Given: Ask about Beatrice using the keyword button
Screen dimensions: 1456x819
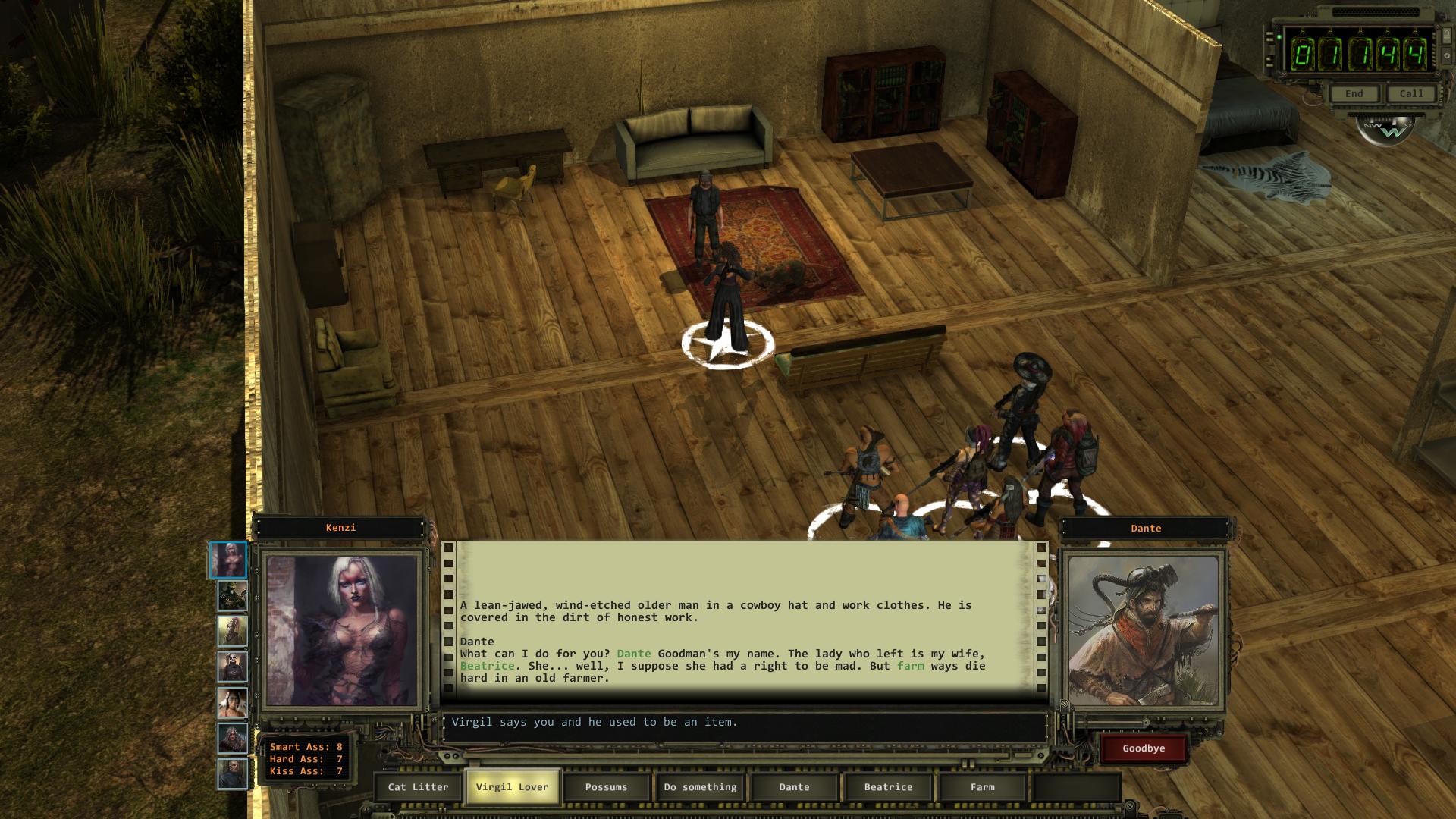Looking at the screenshot, I should (x=888, y=787).
